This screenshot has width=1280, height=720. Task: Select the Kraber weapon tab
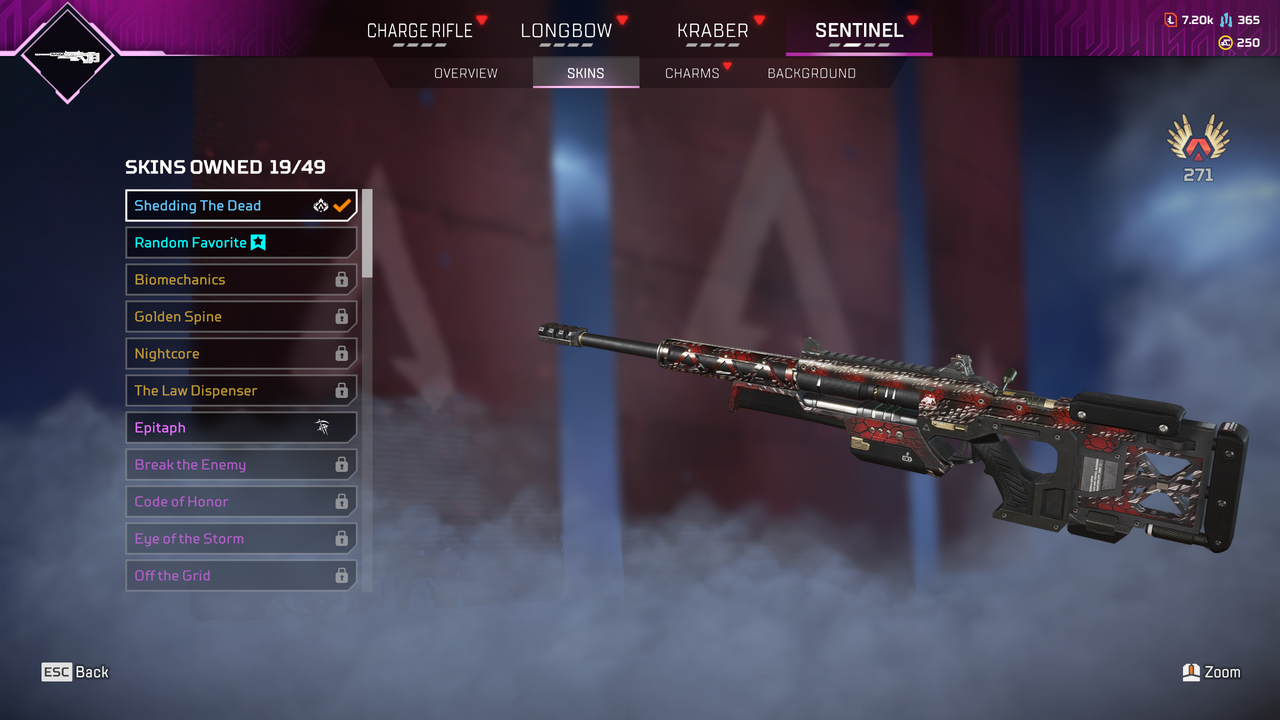pyautogui.click(x=712, y=31)
